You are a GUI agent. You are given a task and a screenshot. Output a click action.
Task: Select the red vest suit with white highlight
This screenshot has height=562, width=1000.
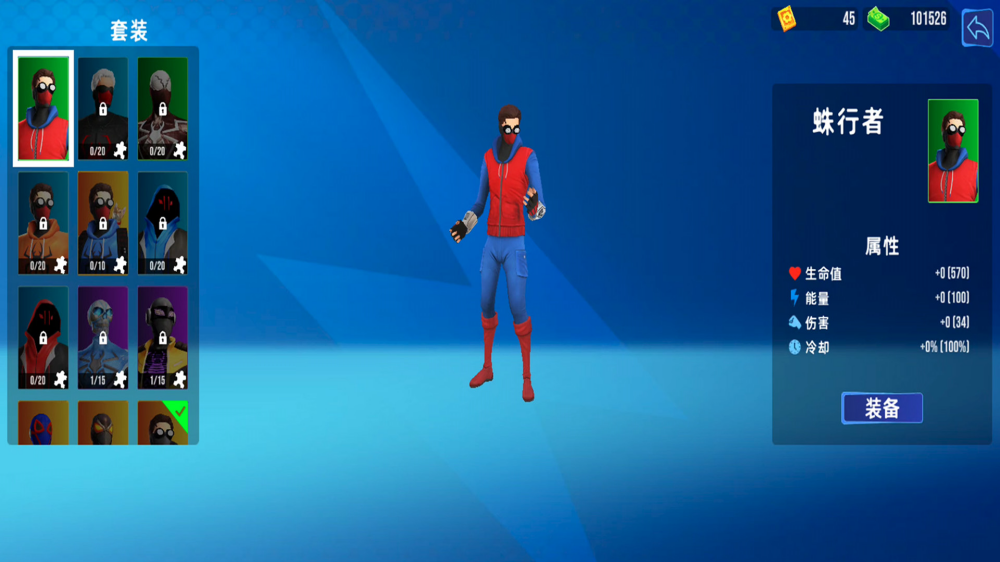click(43, 108)
